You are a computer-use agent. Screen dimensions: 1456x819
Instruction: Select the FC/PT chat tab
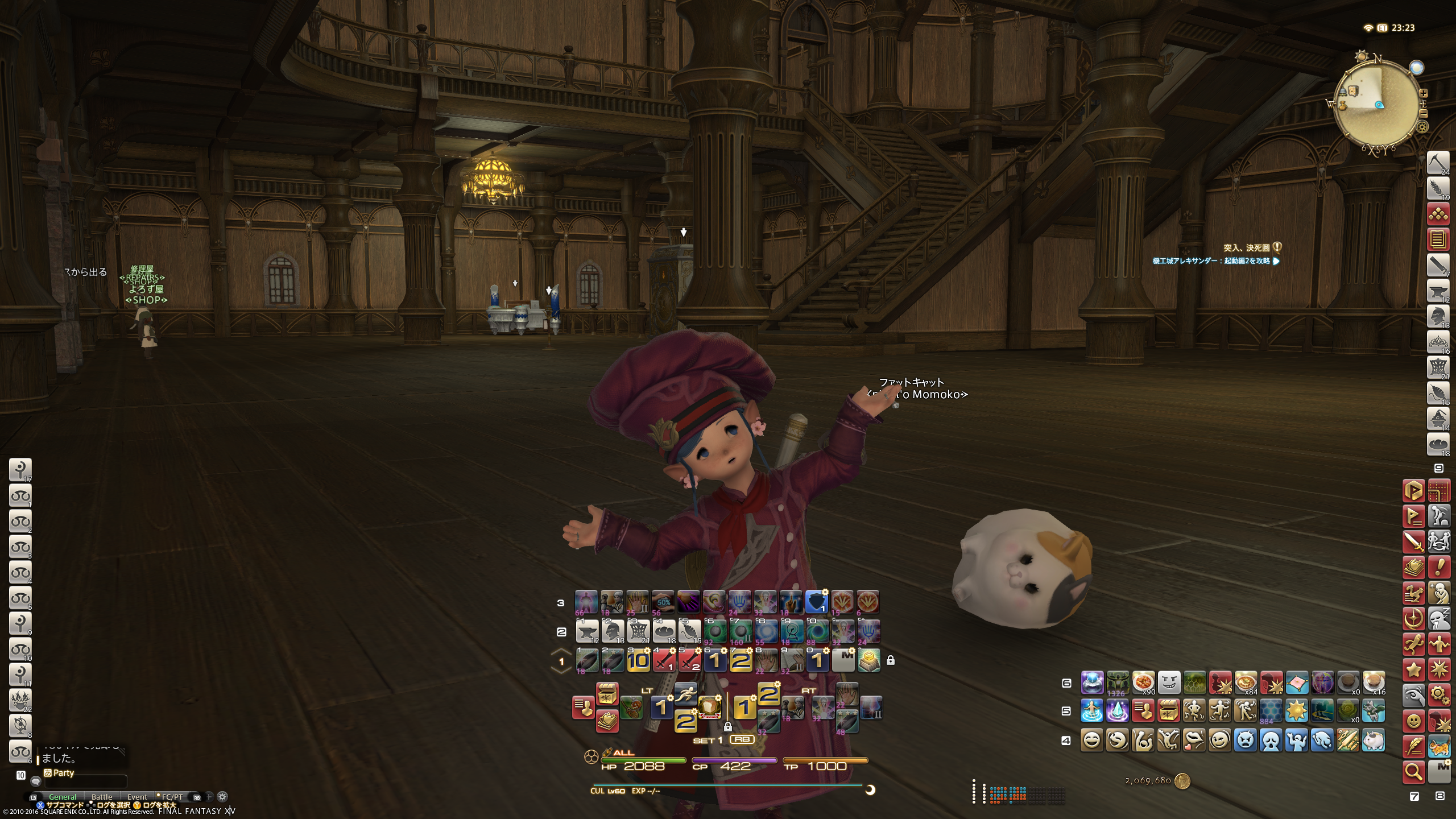[x=172, y=797]
